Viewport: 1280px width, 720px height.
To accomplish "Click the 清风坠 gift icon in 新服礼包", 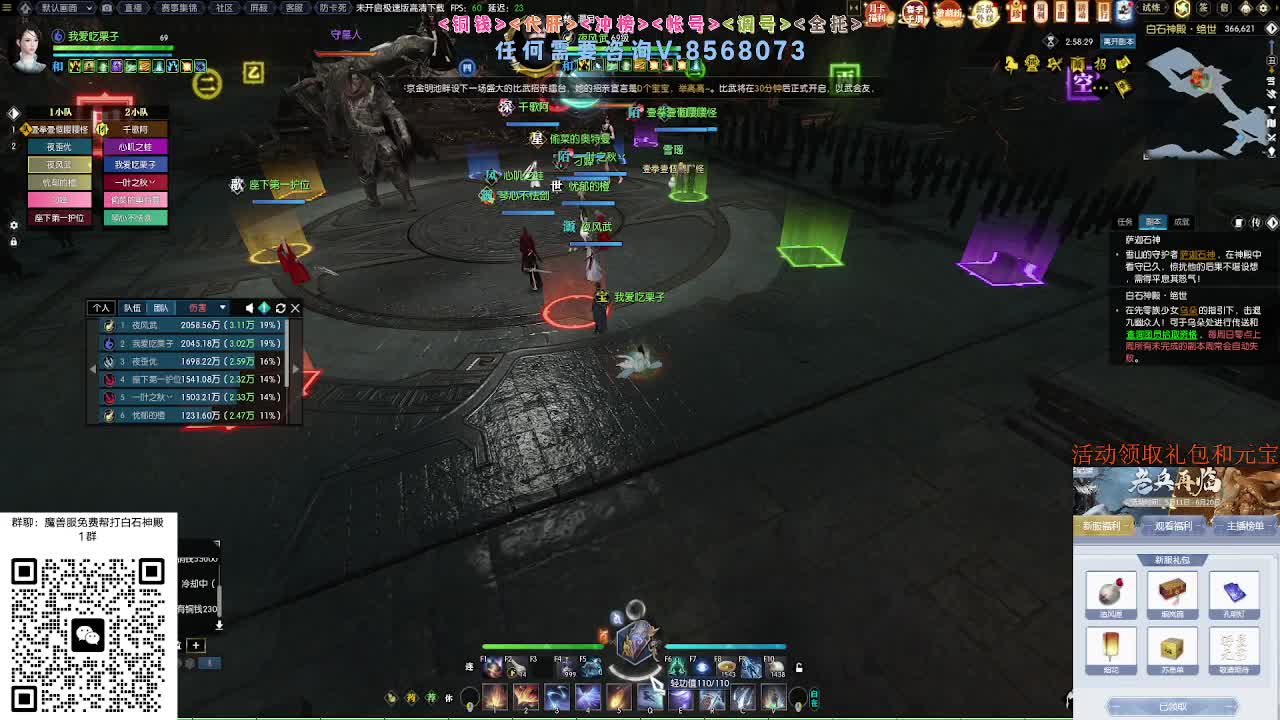I will (x=1111, y=591).
